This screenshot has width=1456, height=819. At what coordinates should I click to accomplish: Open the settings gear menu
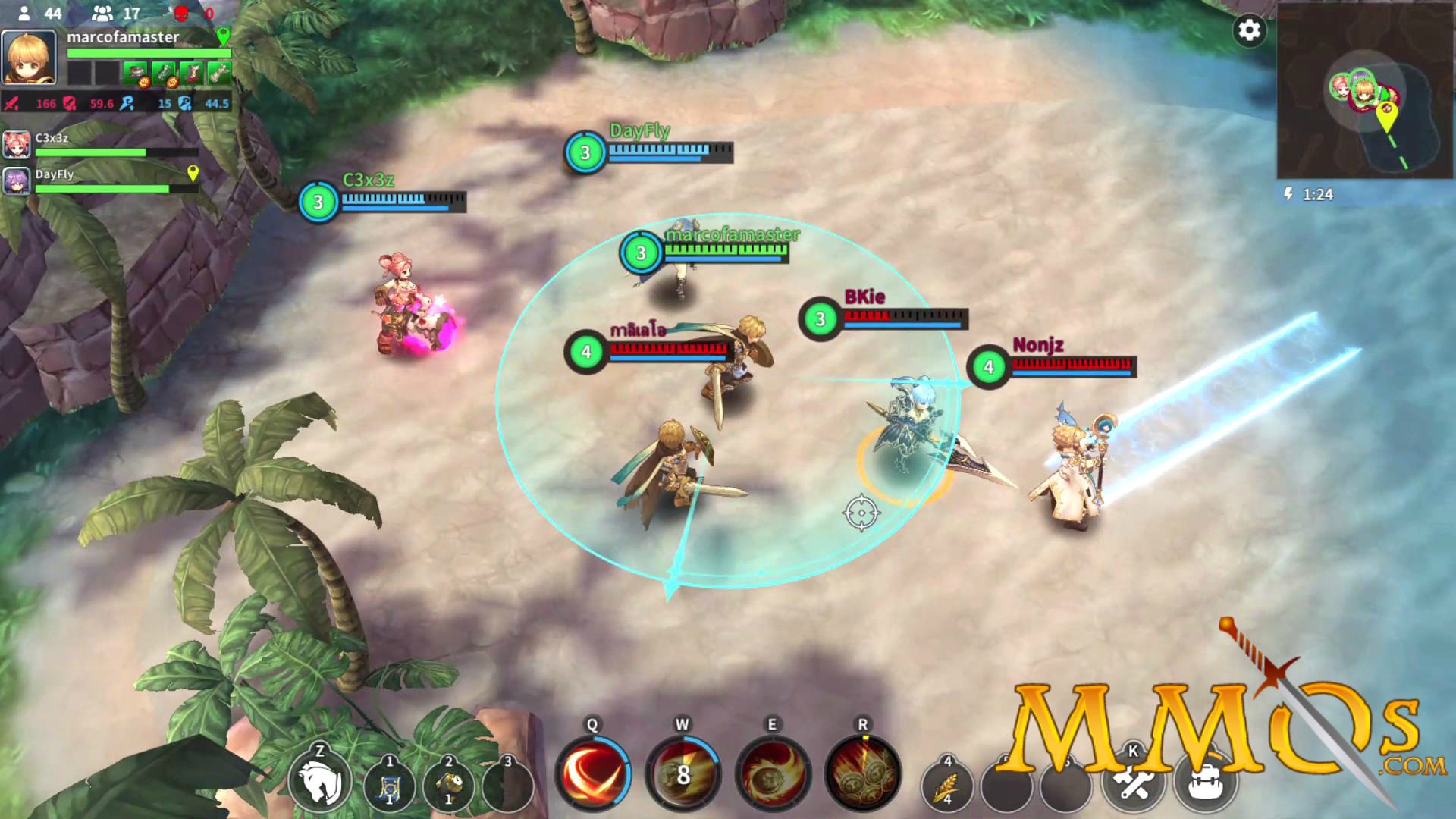tap(1250, 31)
